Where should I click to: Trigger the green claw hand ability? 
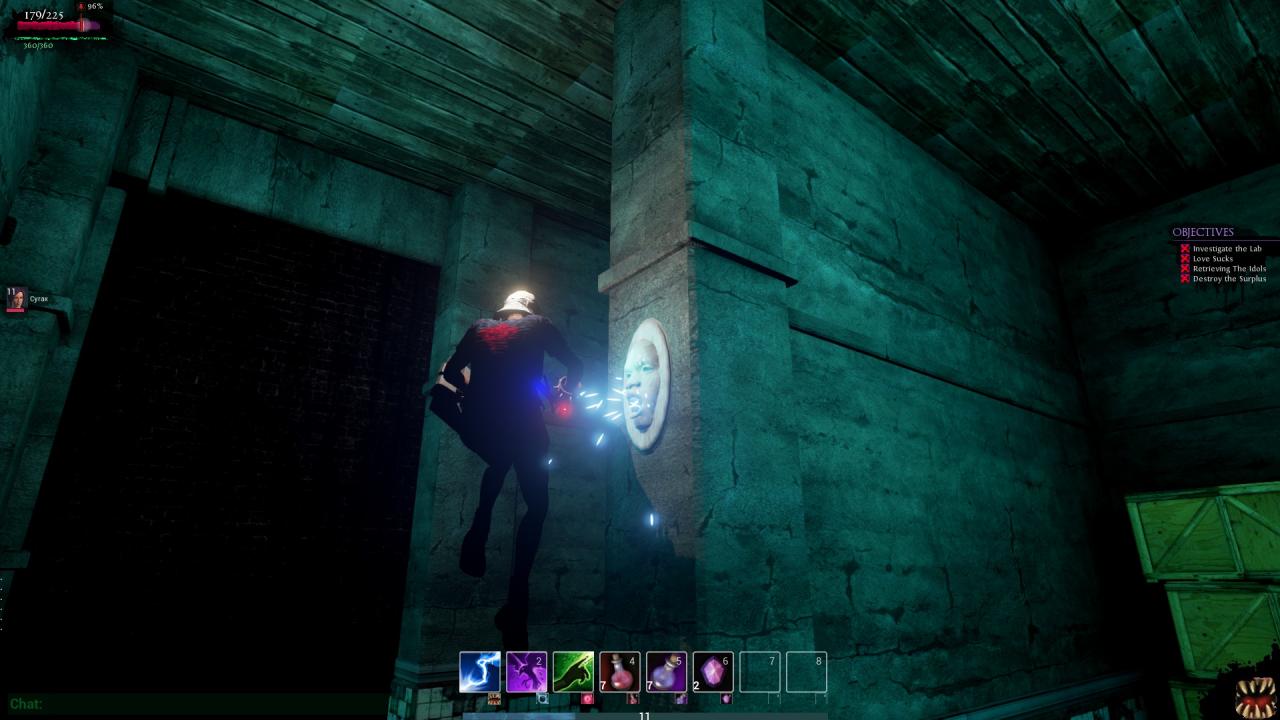coord(574,672)
